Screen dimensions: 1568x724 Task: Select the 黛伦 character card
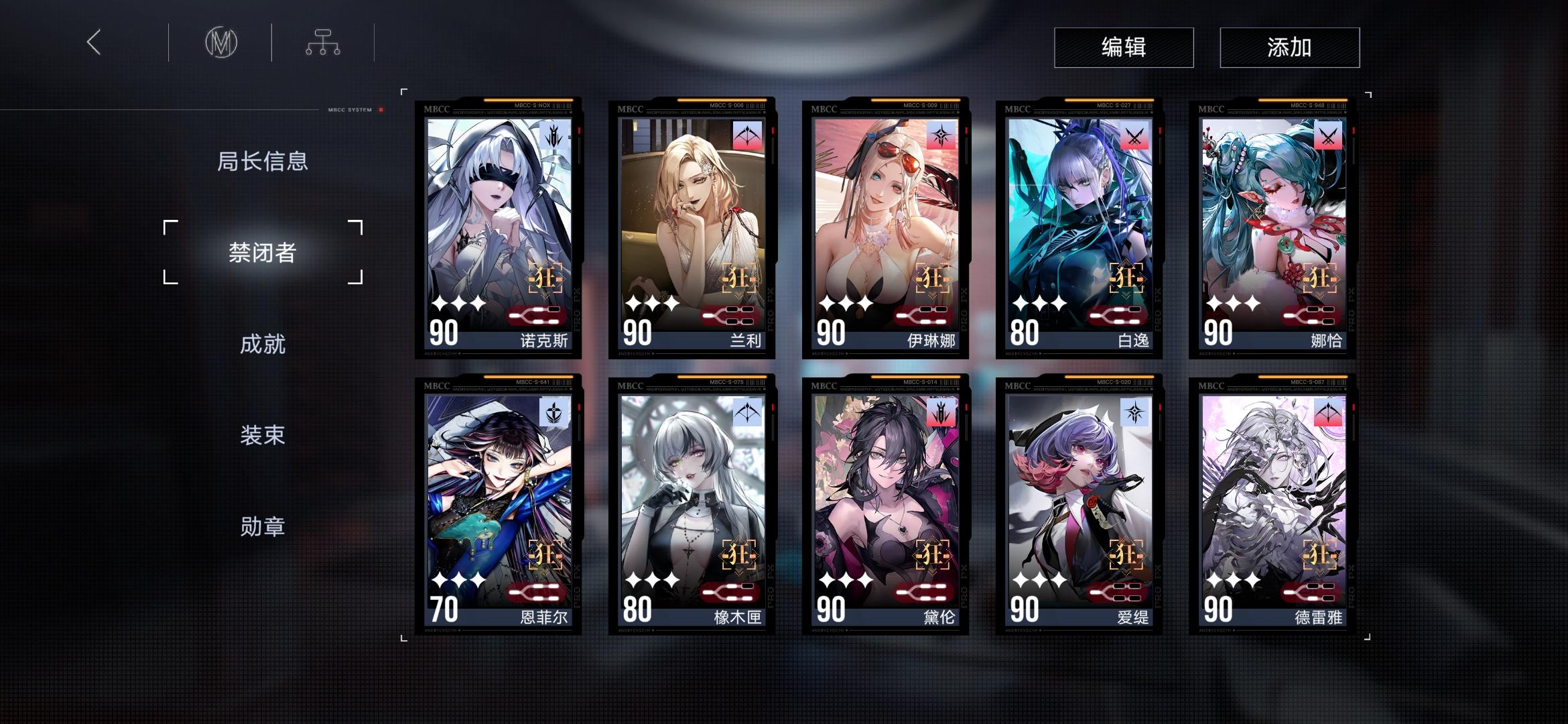(885, 503)
